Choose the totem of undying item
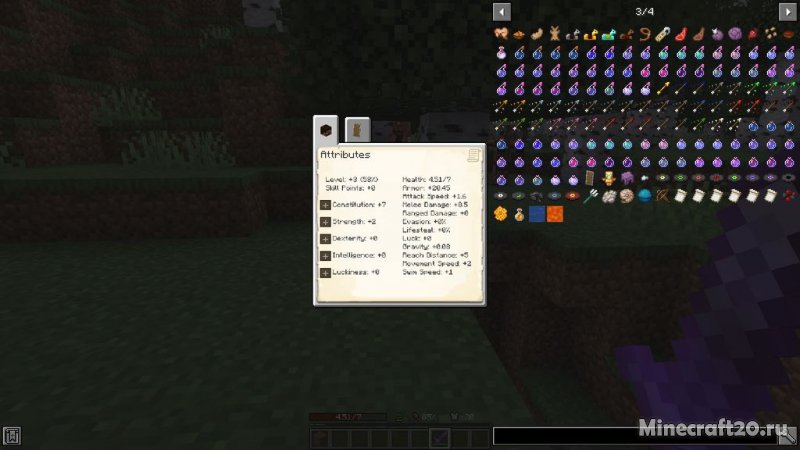This screenshot has height=450, width=800. pos(609,179)
